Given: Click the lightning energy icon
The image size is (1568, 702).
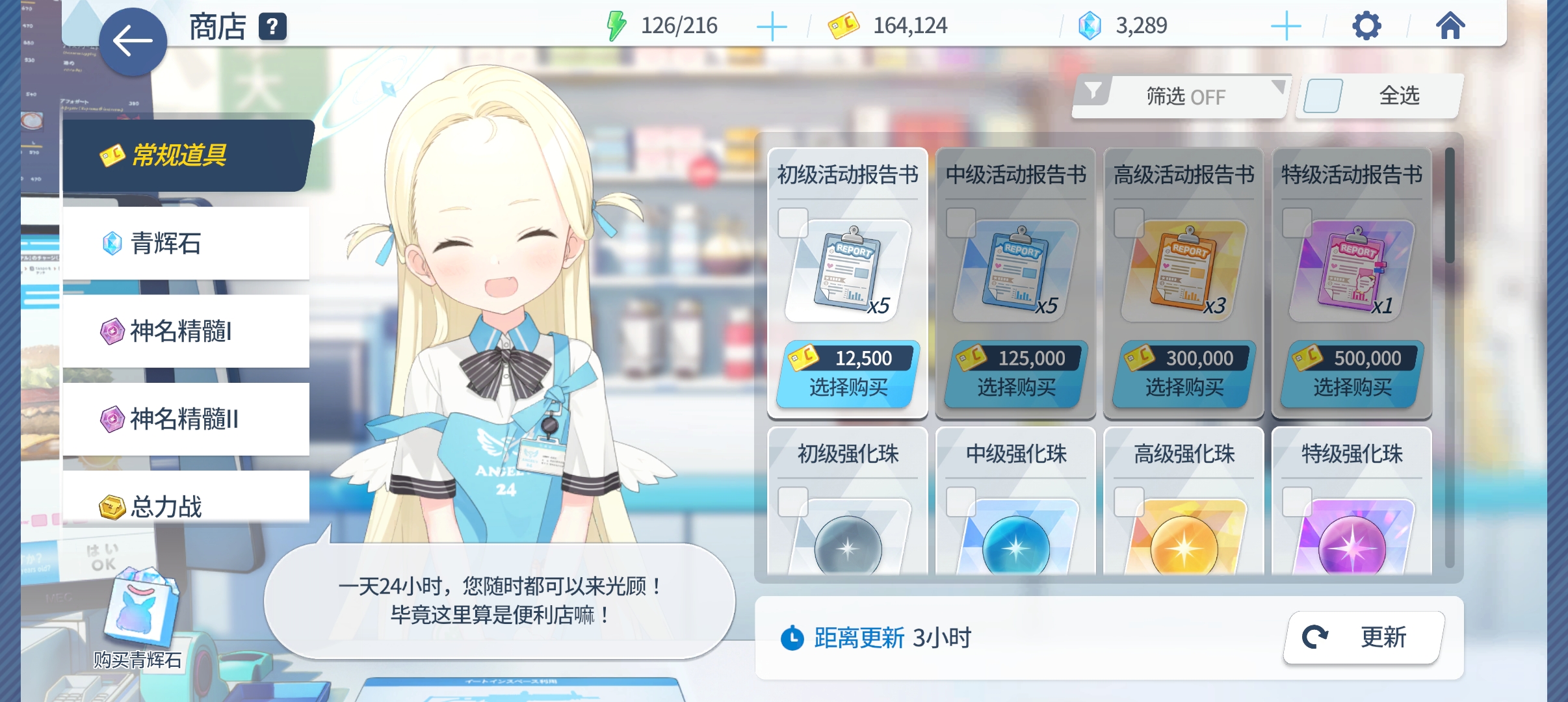Looking at the screenshot, I should [616, 26].
